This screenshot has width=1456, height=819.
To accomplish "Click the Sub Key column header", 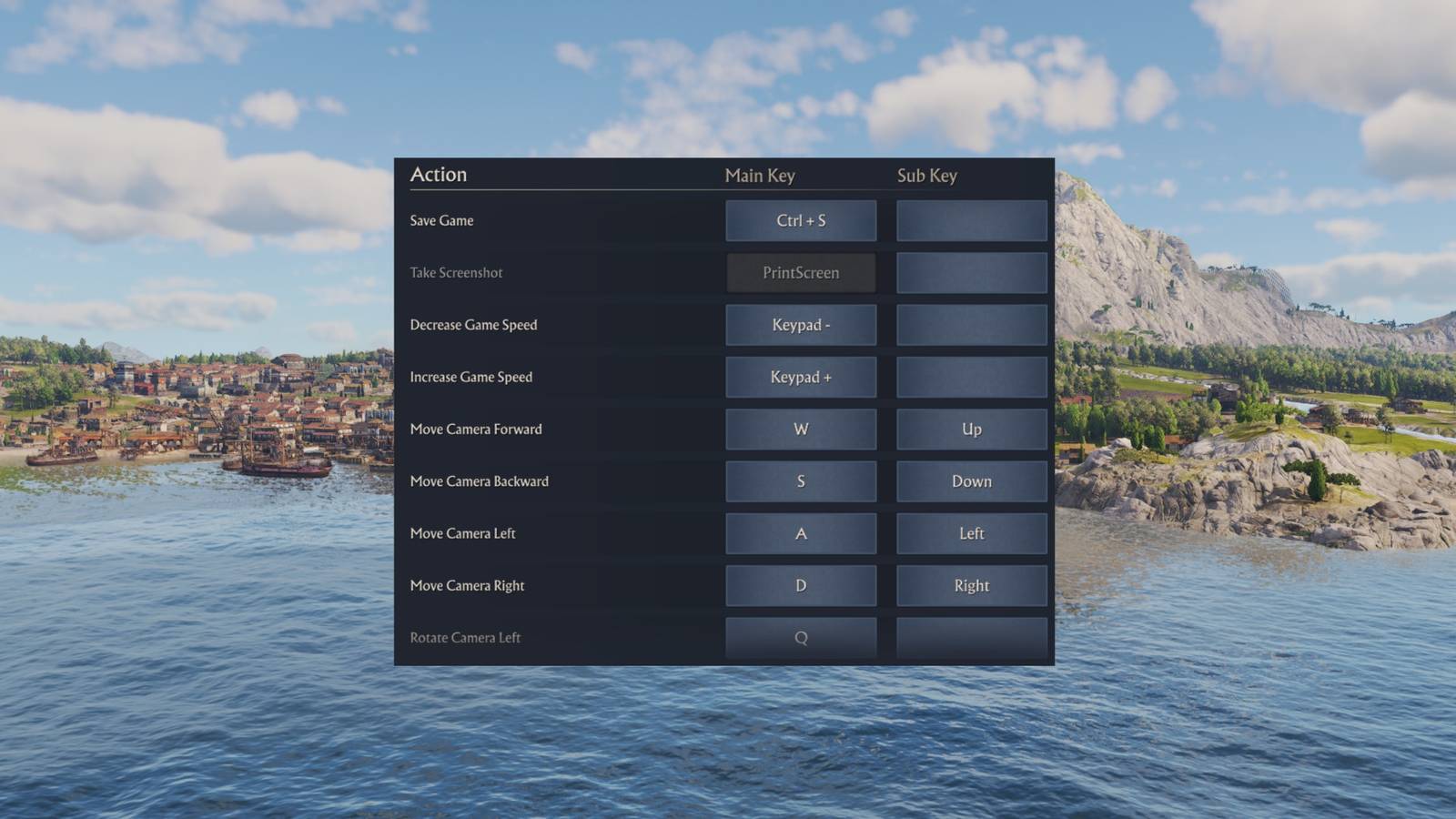I will point(927,176).
